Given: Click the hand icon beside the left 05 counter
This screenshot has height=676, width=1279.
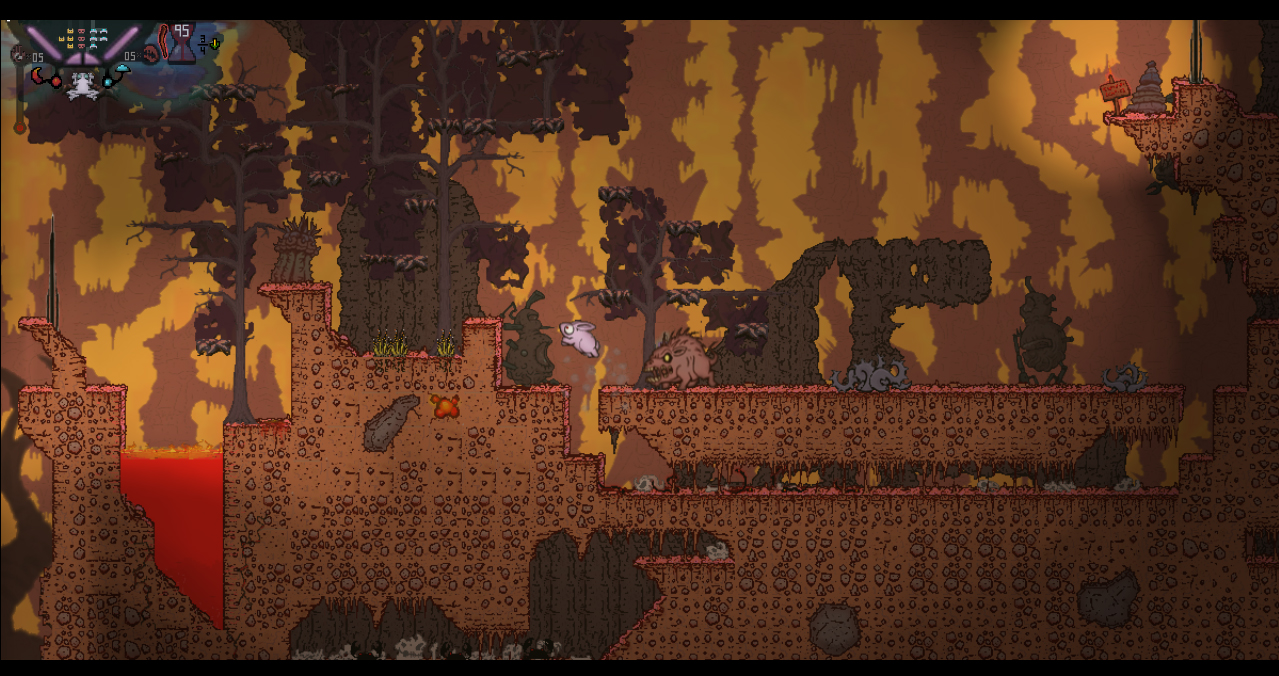Looking at the screenshot, I should point(18,54).
